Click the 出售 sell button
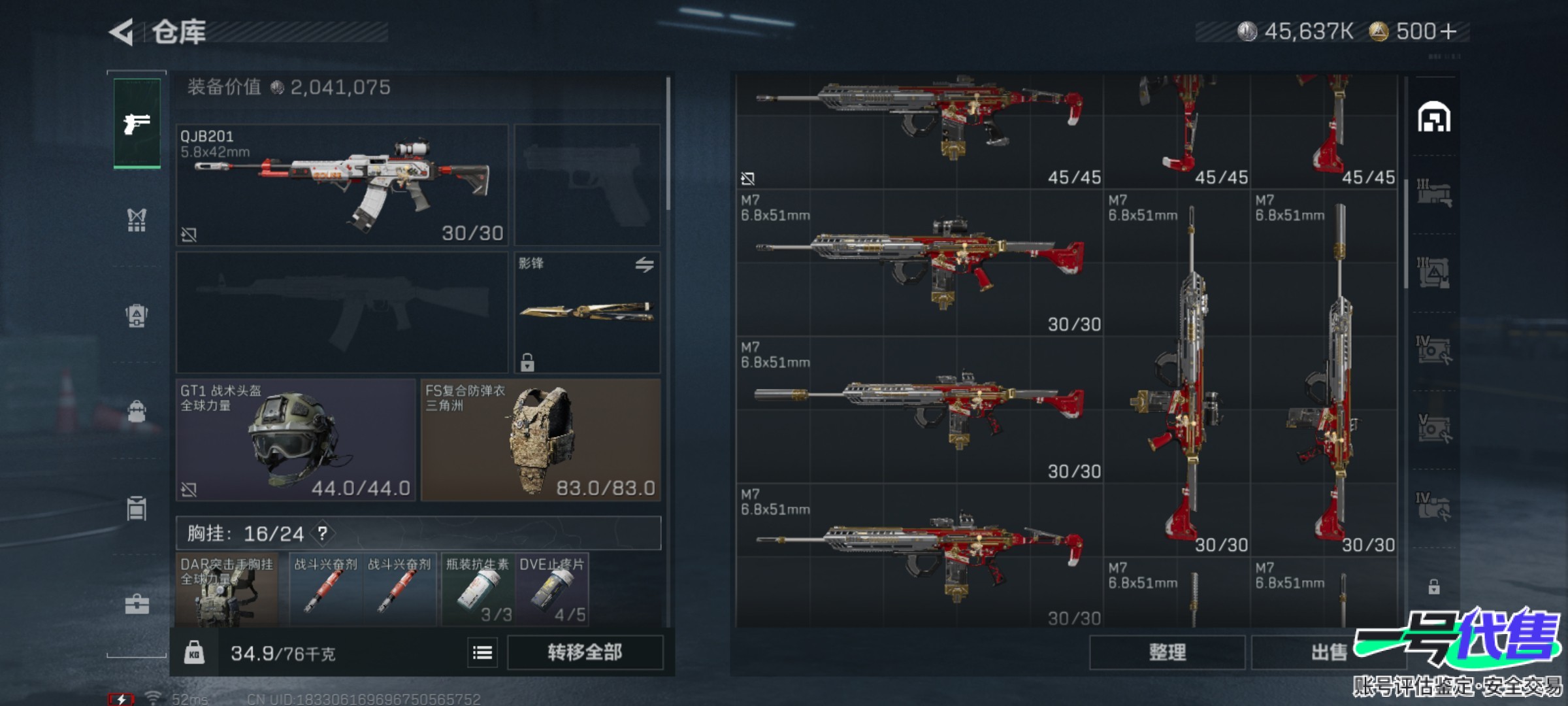 point(1328,652)
